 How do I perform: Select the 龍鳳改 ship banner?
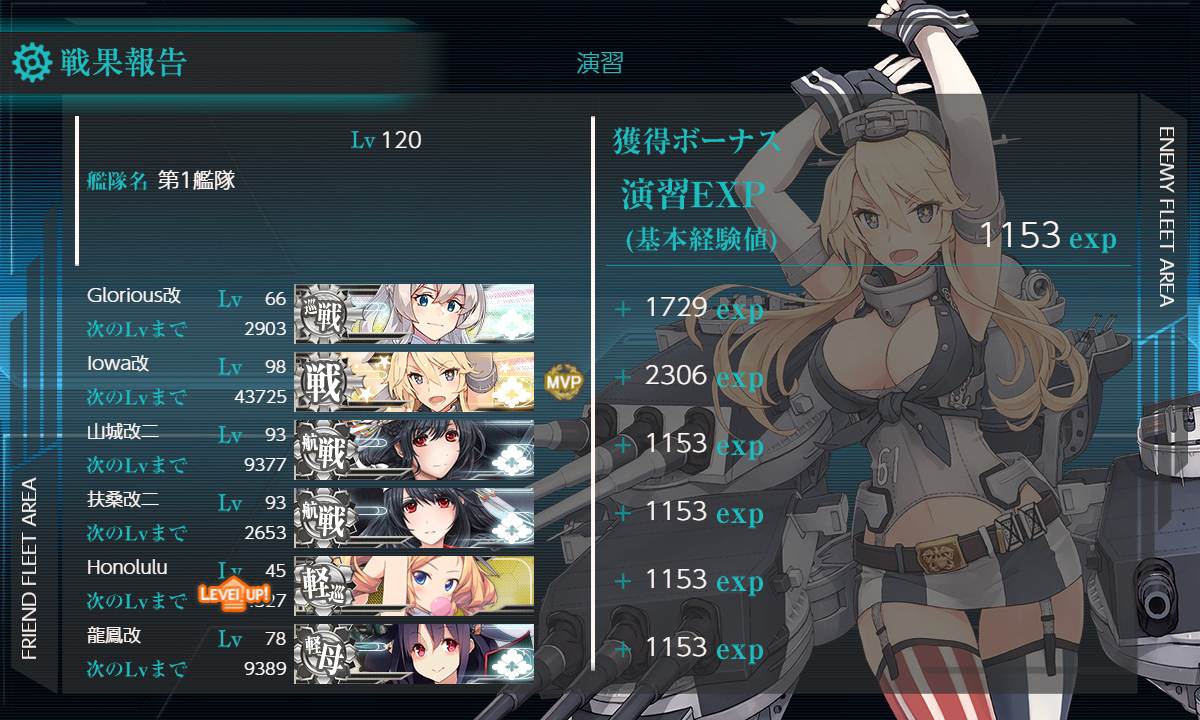pos(414,653)
